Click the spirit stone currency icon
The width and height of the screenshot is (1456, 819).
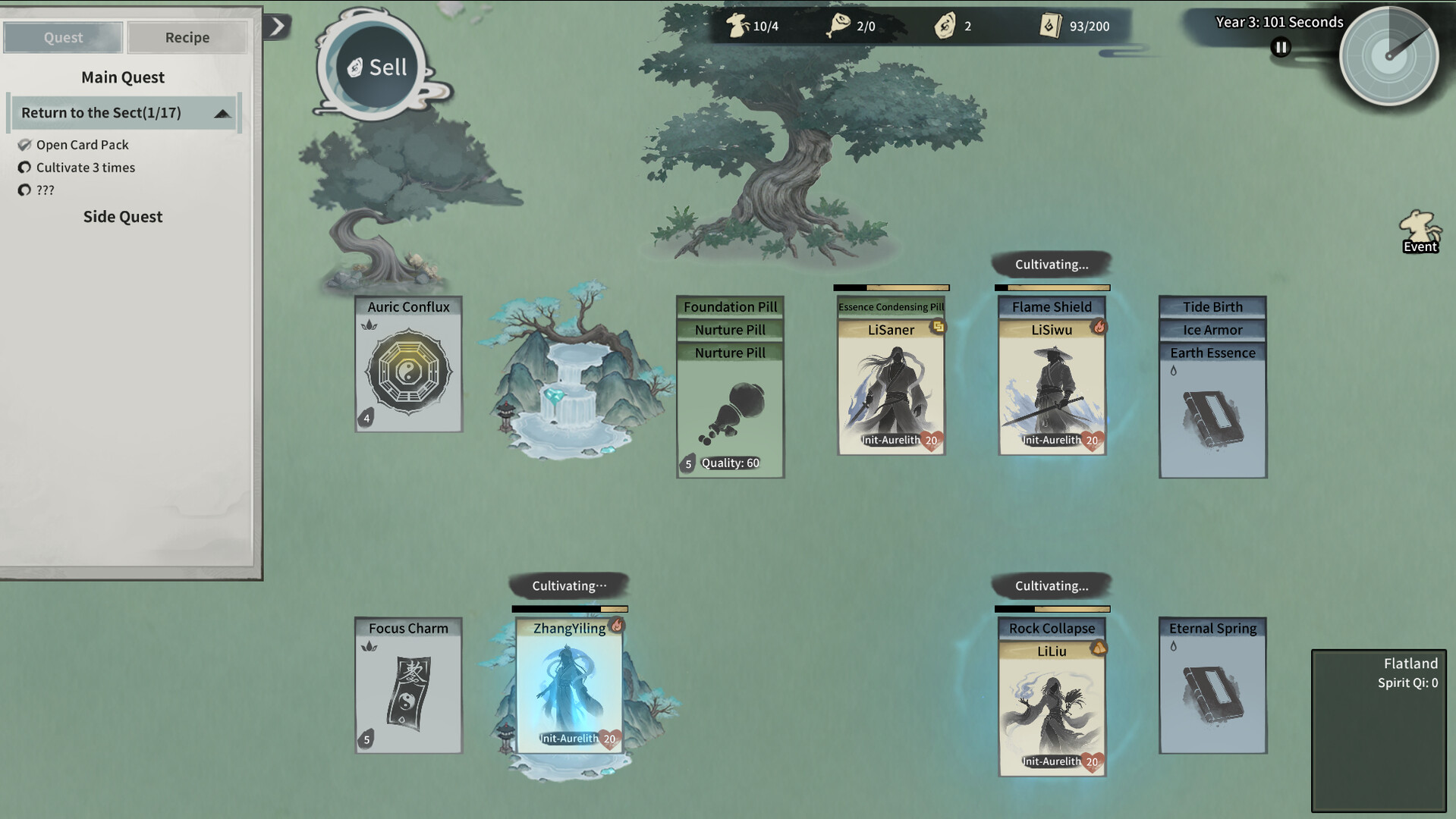point(945,24)
